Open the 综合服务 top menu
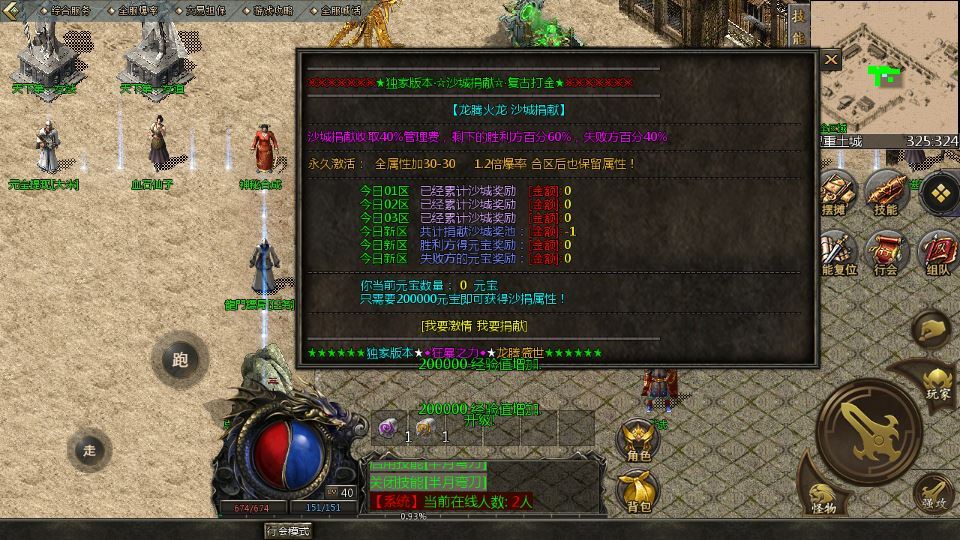The height and width of the screenshot is (540, 960). [69, 11]
